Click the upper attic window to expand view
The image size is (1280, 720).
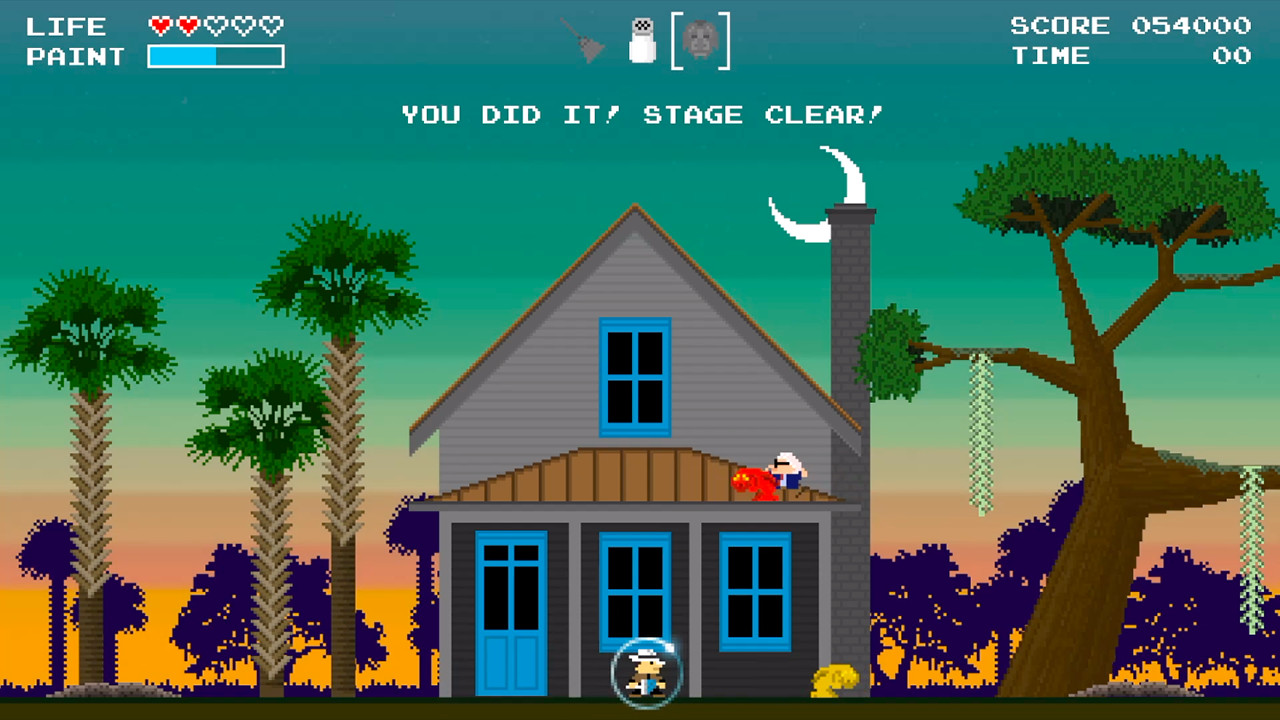636,375
